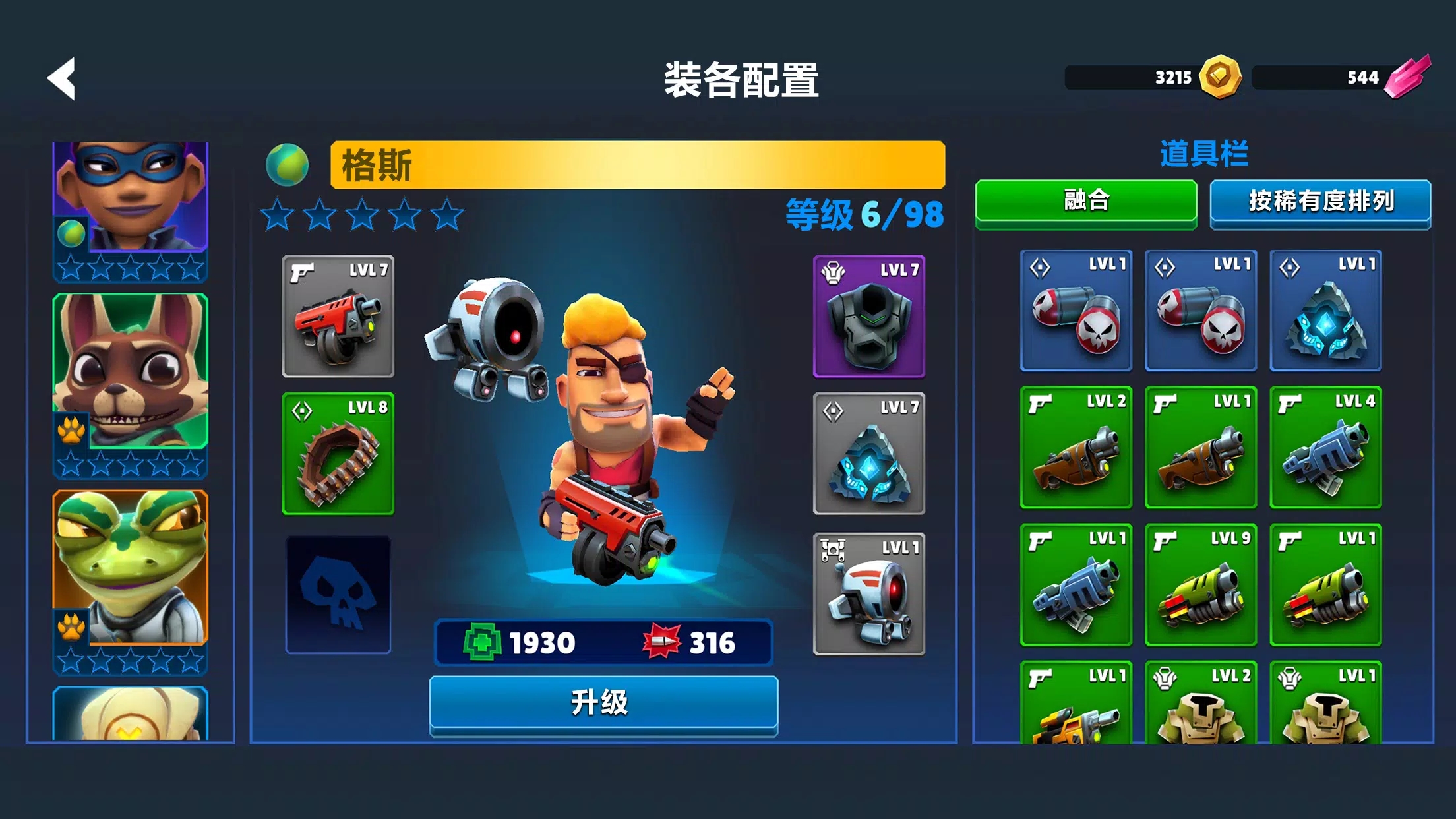
Task: Choose the LVL 9 yellow blaster item
Action: (1201, 584)
